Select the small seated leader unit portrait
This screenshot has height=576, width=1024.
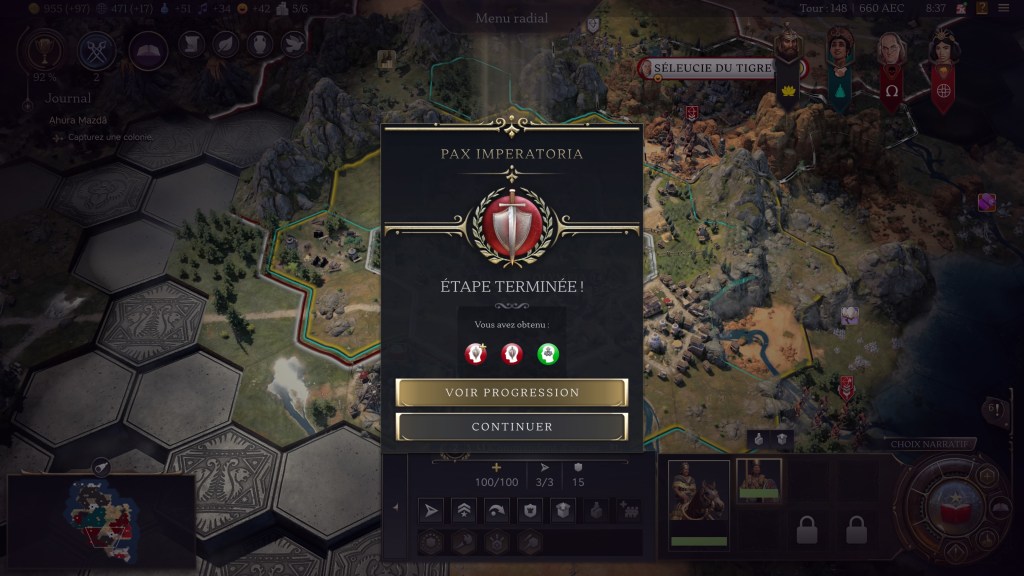pos(759,479)
